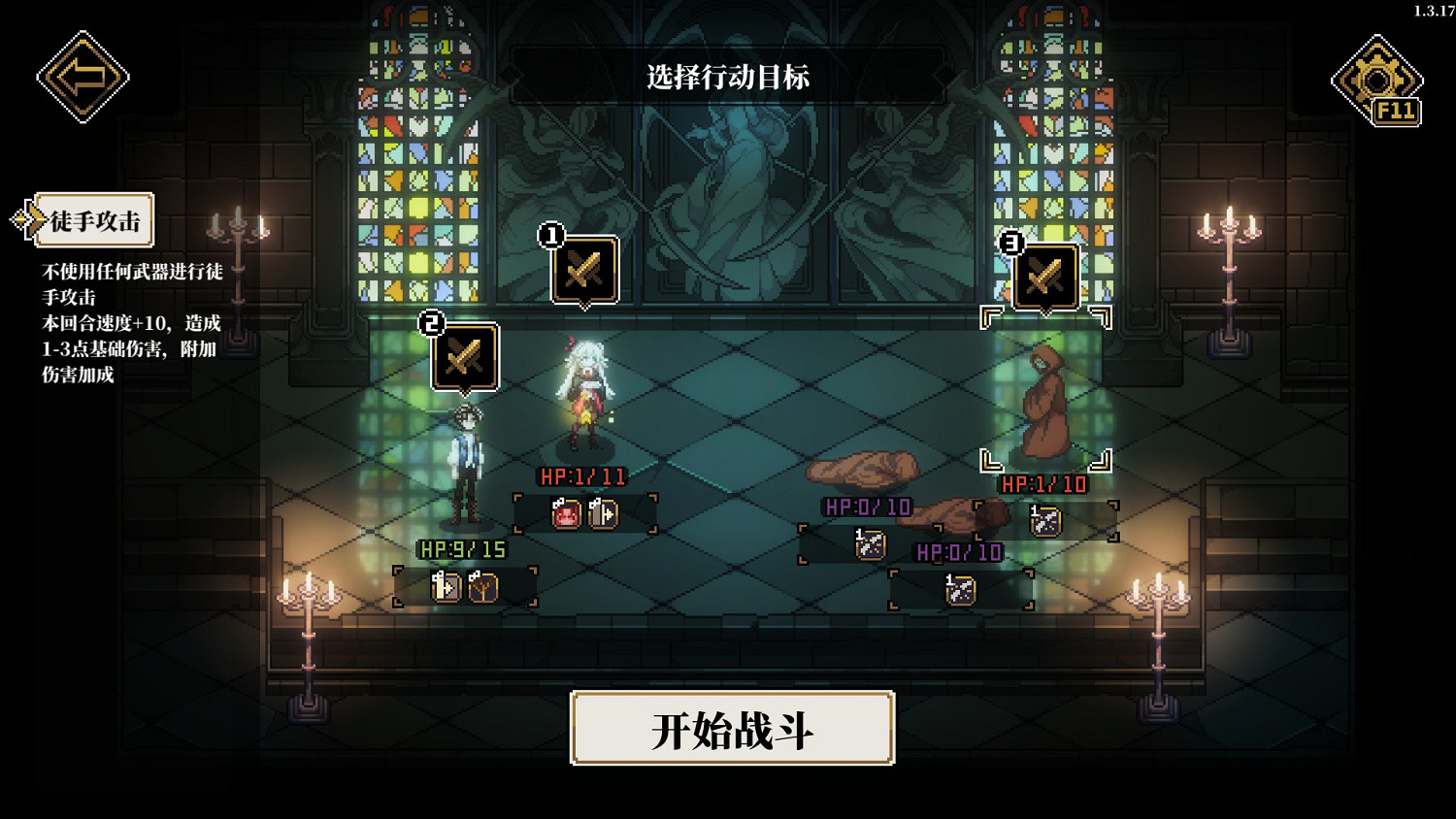Select the hooded kneeling enemy as attack target
1456x819 pixels.
click(1048, 408)
